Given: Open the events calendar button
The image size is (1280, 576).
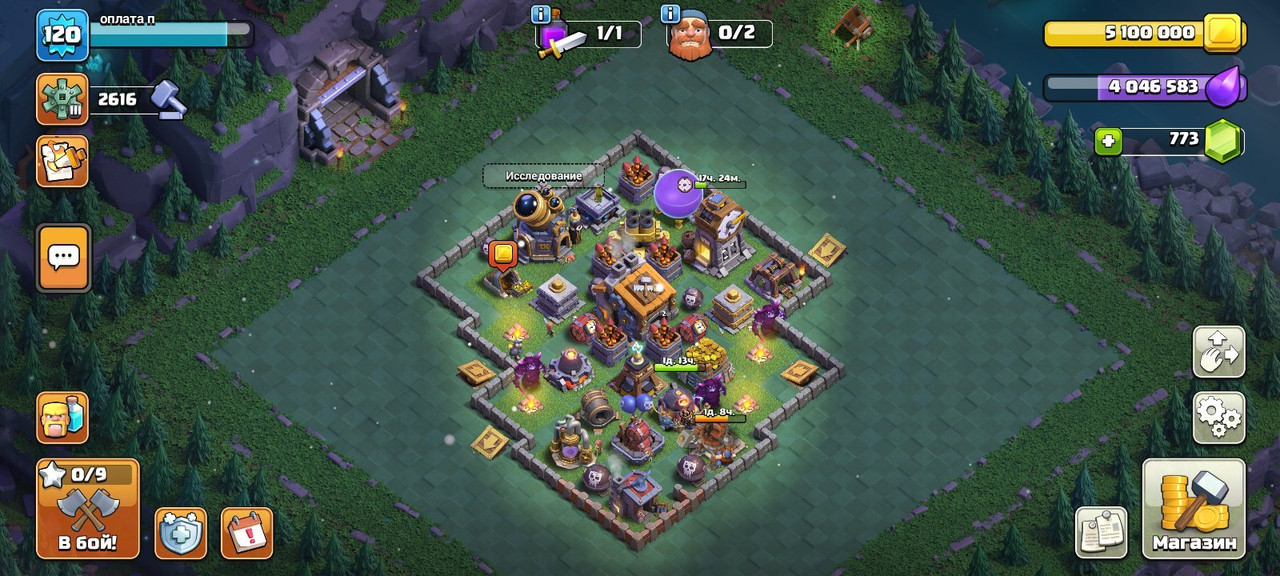Looking at the screenshot, I should pos(246,533).
